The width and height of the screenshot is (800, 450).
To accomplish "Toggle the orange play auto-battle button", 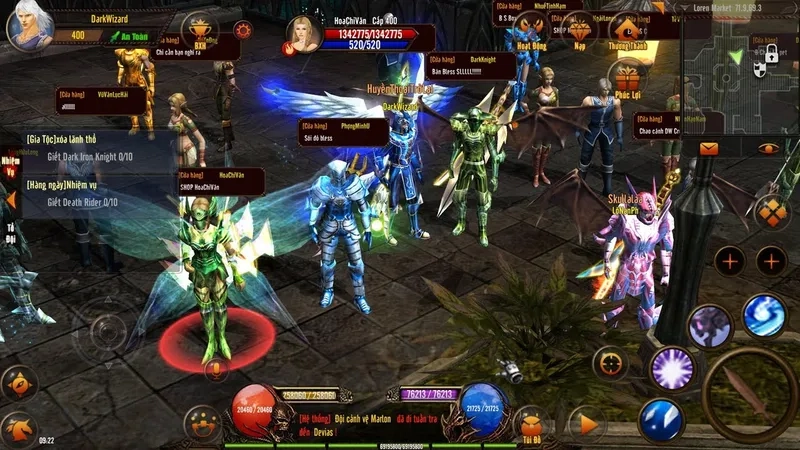I will [x=586, y=423].
